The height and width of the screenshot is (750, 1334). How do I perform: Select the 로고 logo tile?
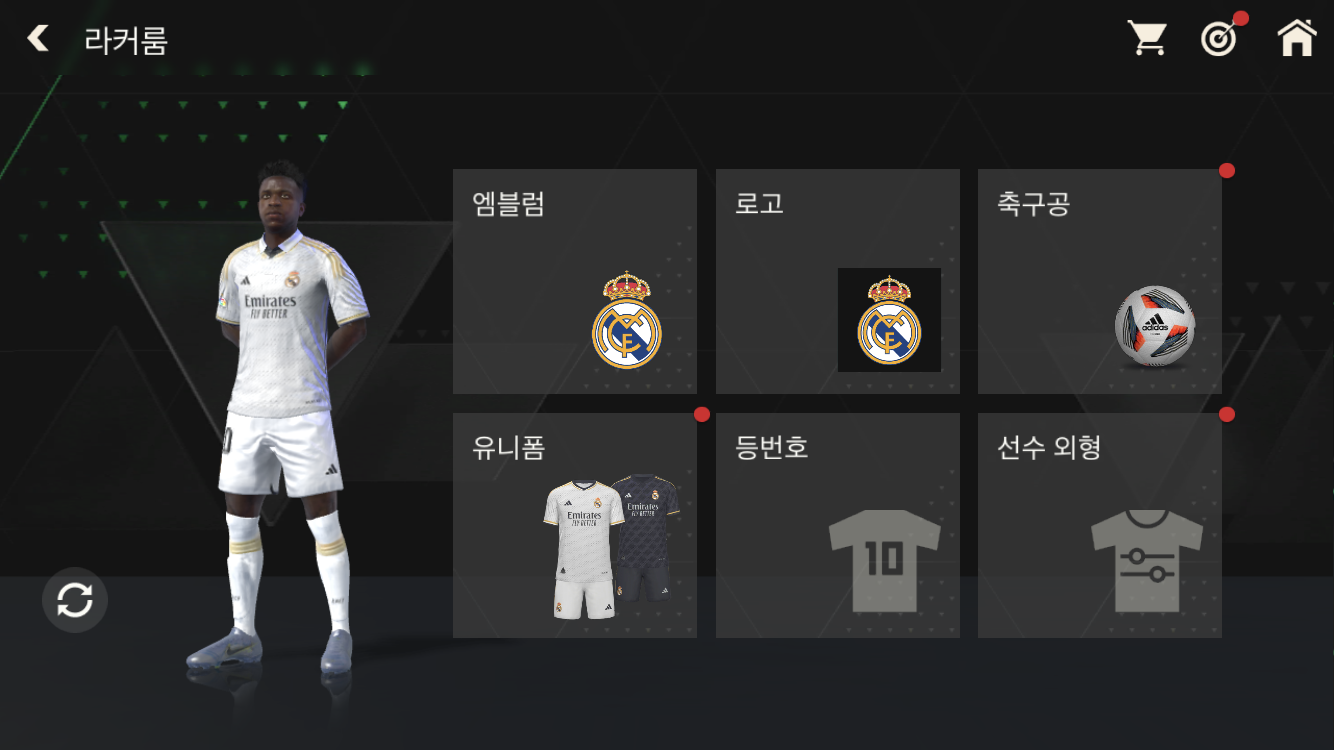(837, 281)
